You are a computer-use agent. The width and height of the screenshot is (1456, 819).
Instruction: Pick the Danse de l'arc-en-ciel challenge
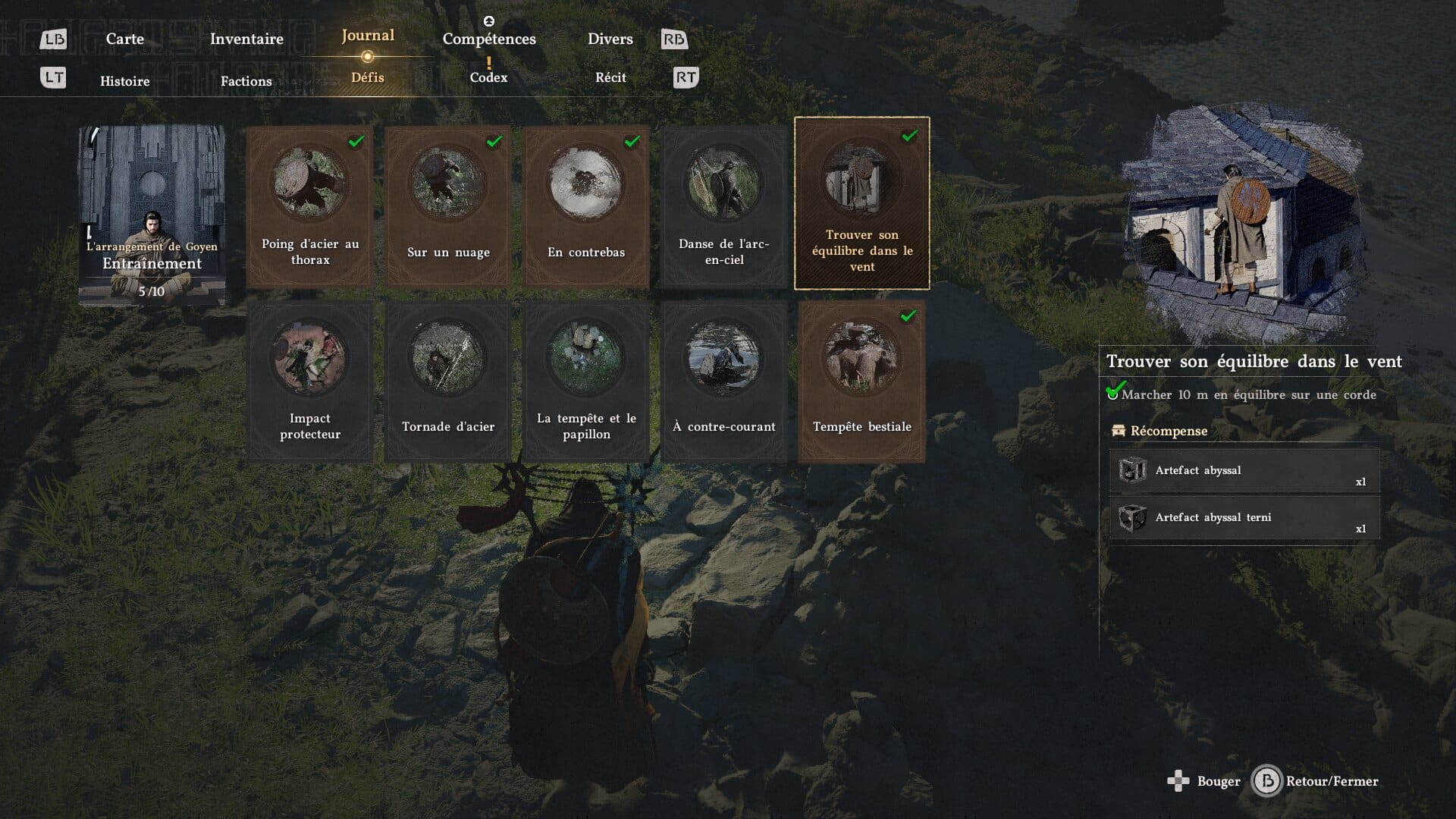pos(724,206)
